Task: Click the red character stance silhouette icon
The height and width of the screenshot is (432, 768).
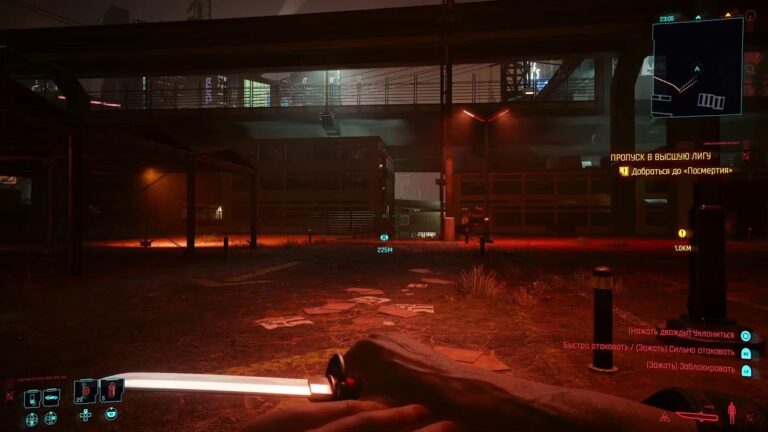Action: 732,411
